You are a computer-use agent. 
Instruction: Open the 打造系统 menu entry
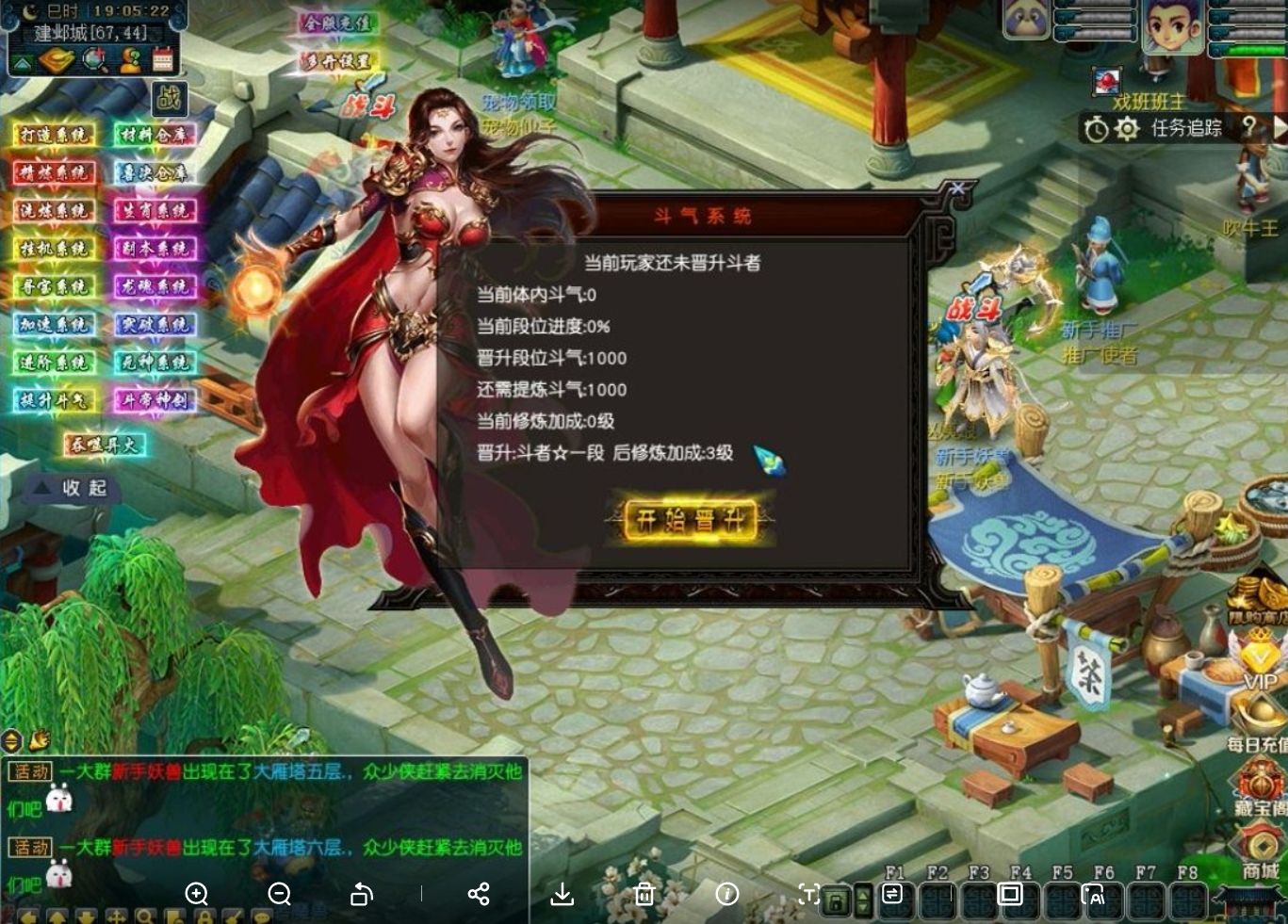click(x=52, y=134)
